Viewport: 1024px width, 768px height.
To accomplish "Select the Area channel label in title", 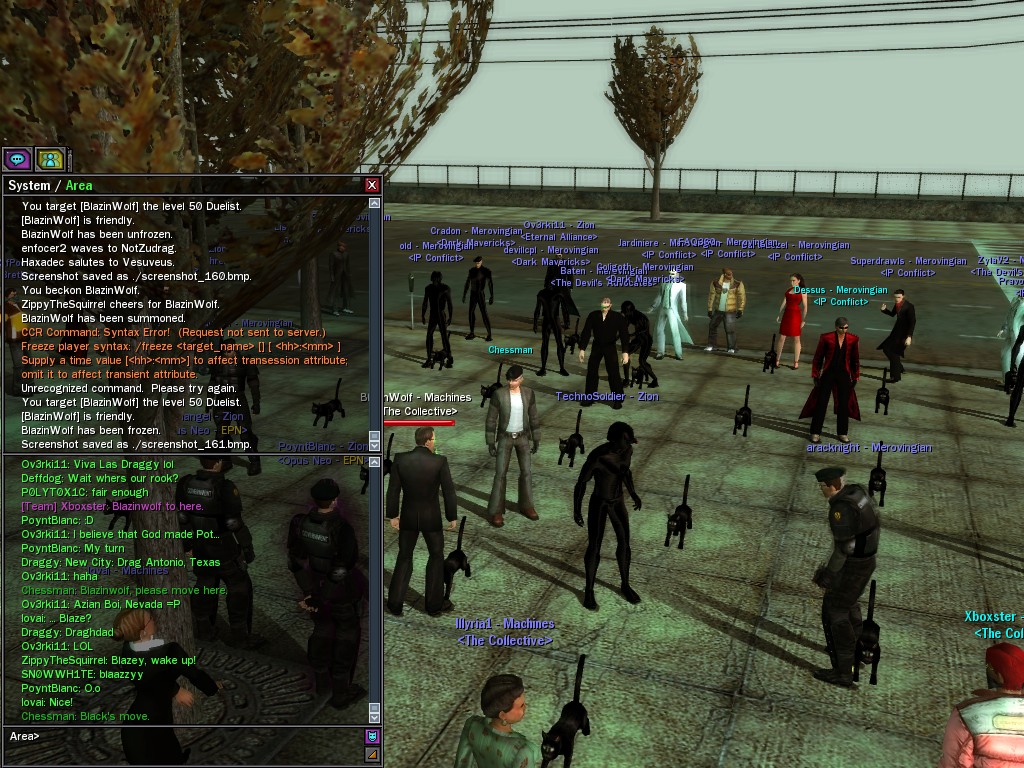I will coord(79,185).
